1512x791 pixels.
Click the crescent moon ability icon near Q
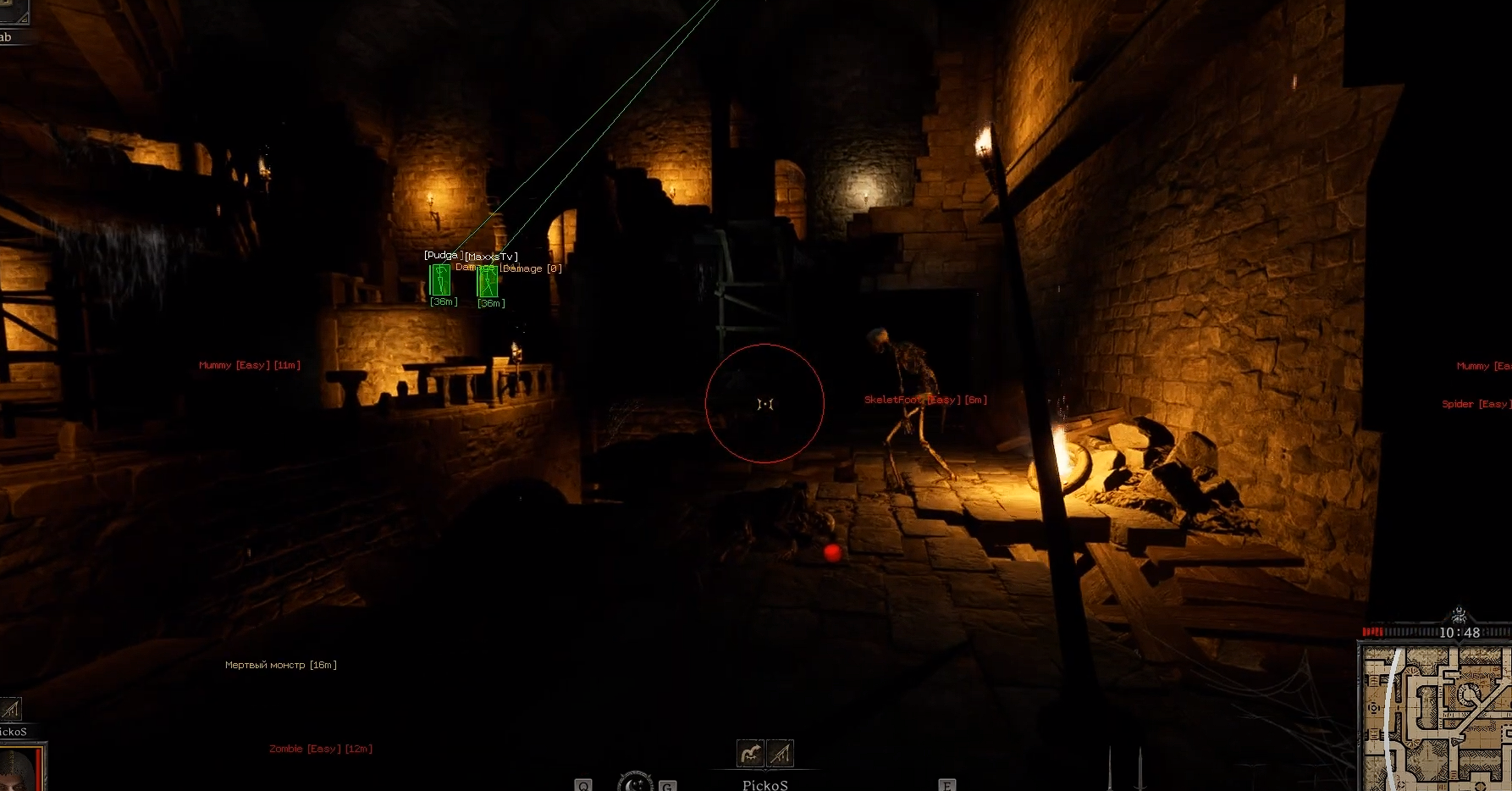635,784
